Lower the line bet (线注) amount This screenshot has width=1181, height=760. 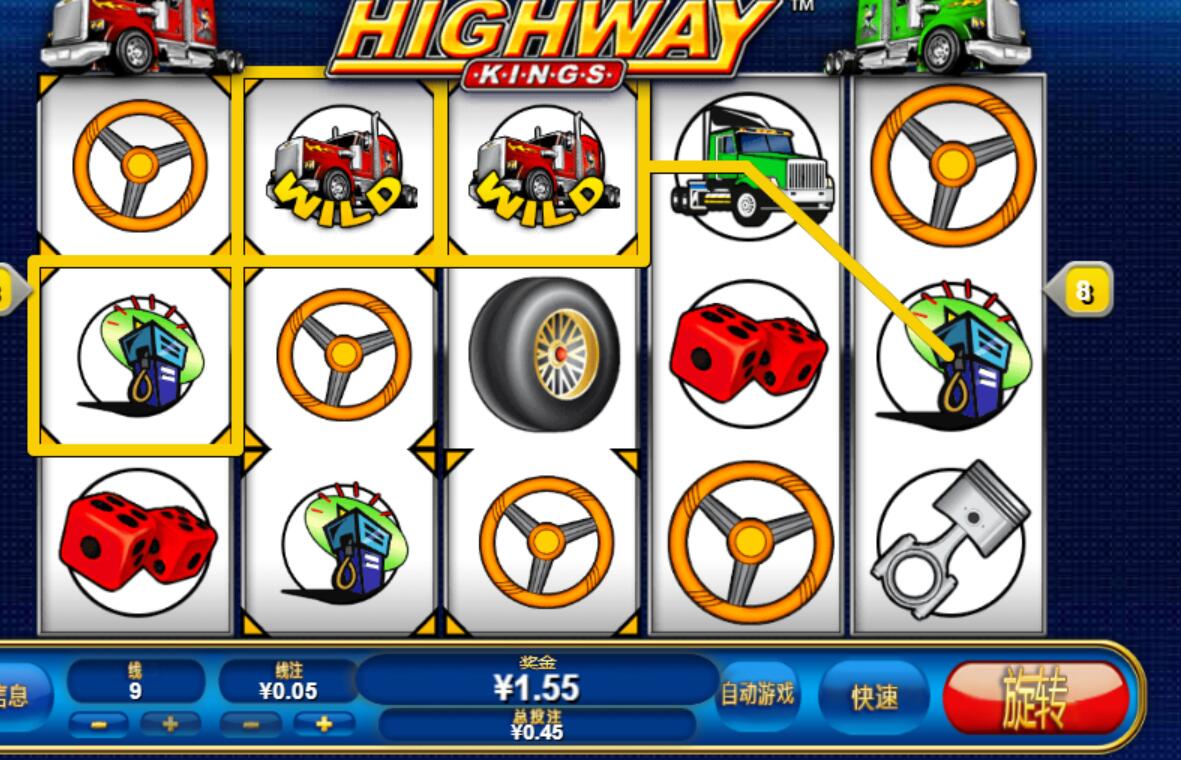(x=251, y=723)
